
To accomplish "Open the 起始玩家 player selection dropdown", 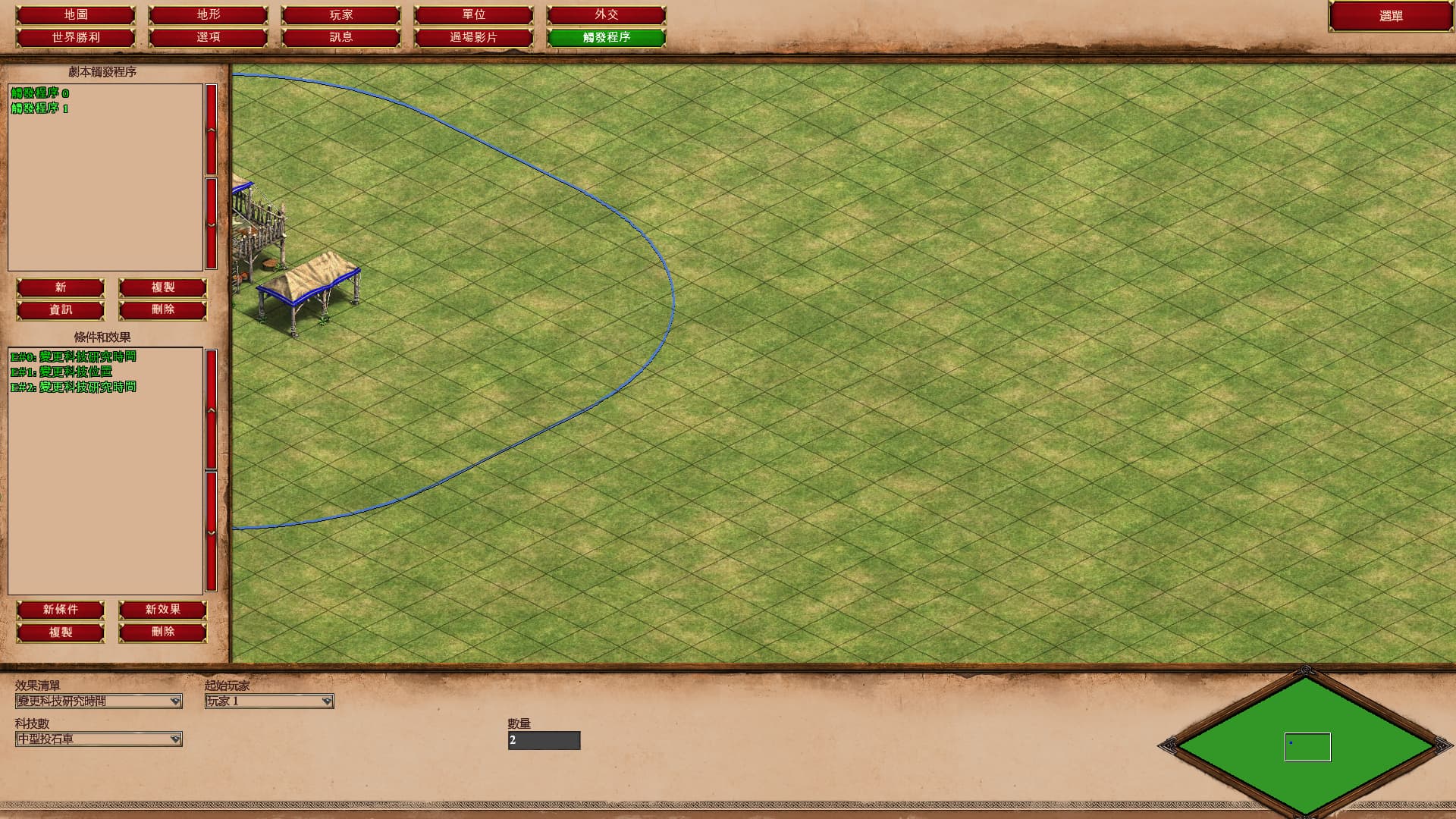I will pos(269,701).
